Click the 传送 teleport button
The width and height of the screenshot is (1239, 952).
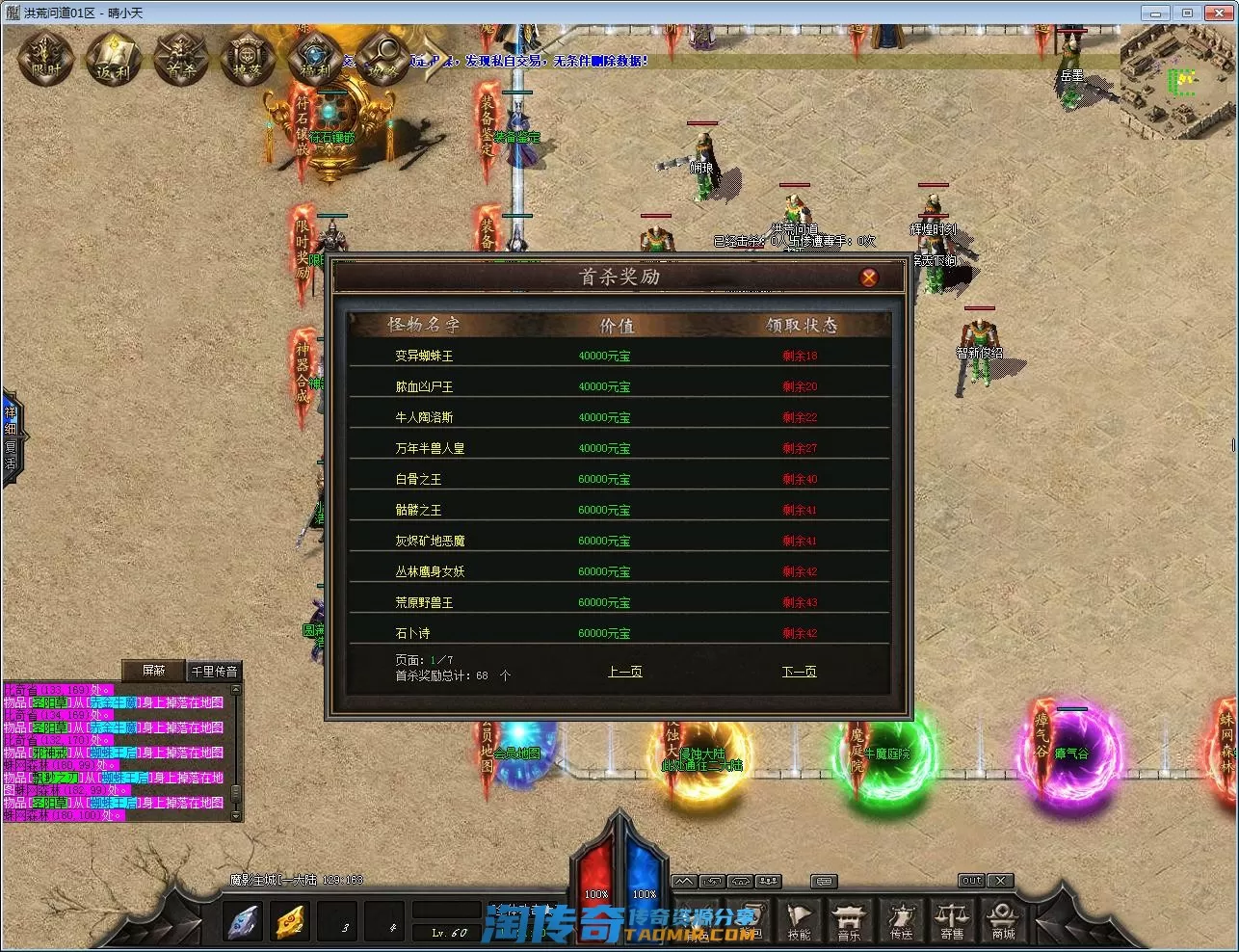[901, 920]
